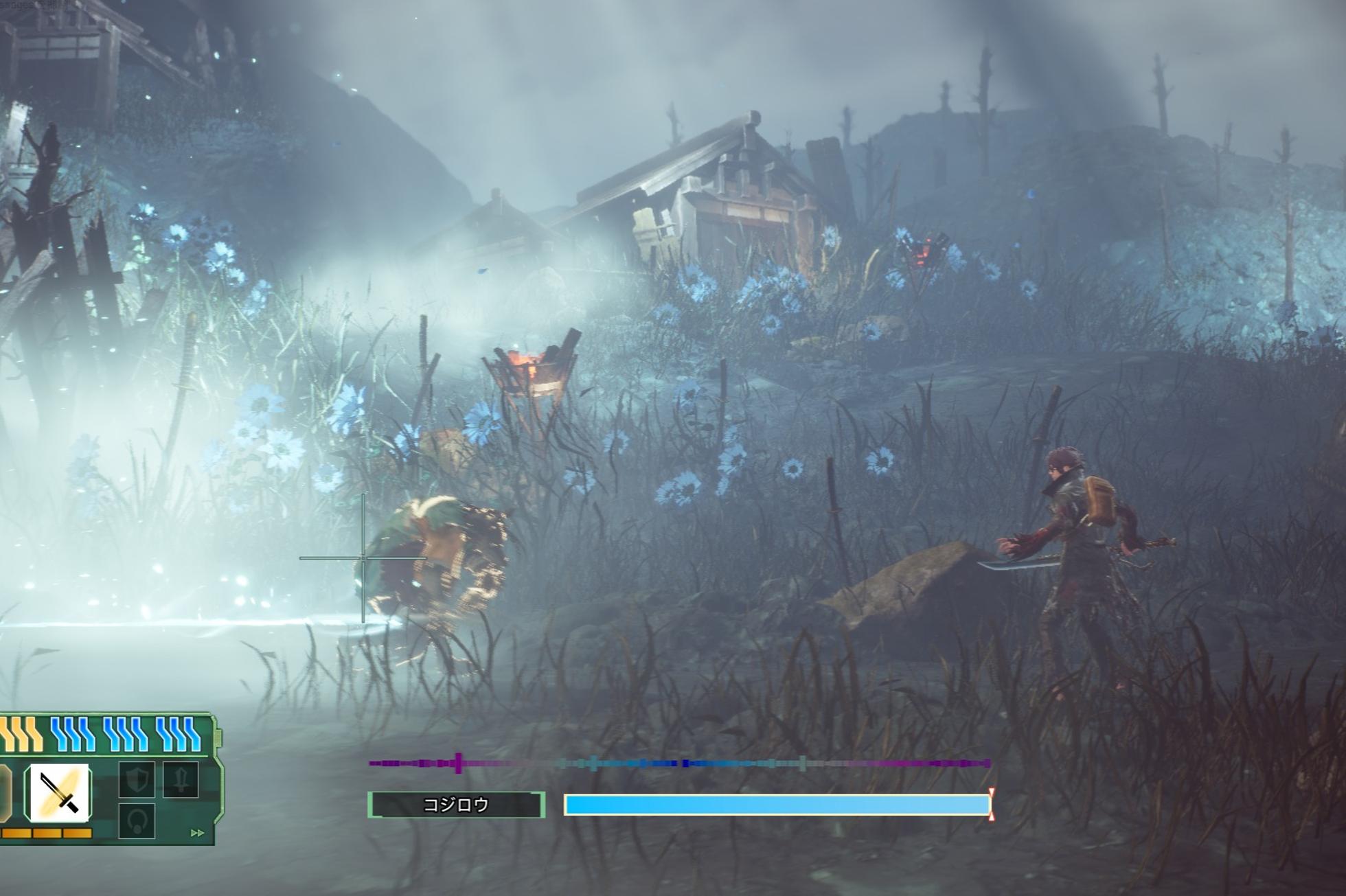Image resolution: width=1346 pixels, height=896 pixels.
Task: Activate the dimmed ring amulet slot
Action: point(137,821)
